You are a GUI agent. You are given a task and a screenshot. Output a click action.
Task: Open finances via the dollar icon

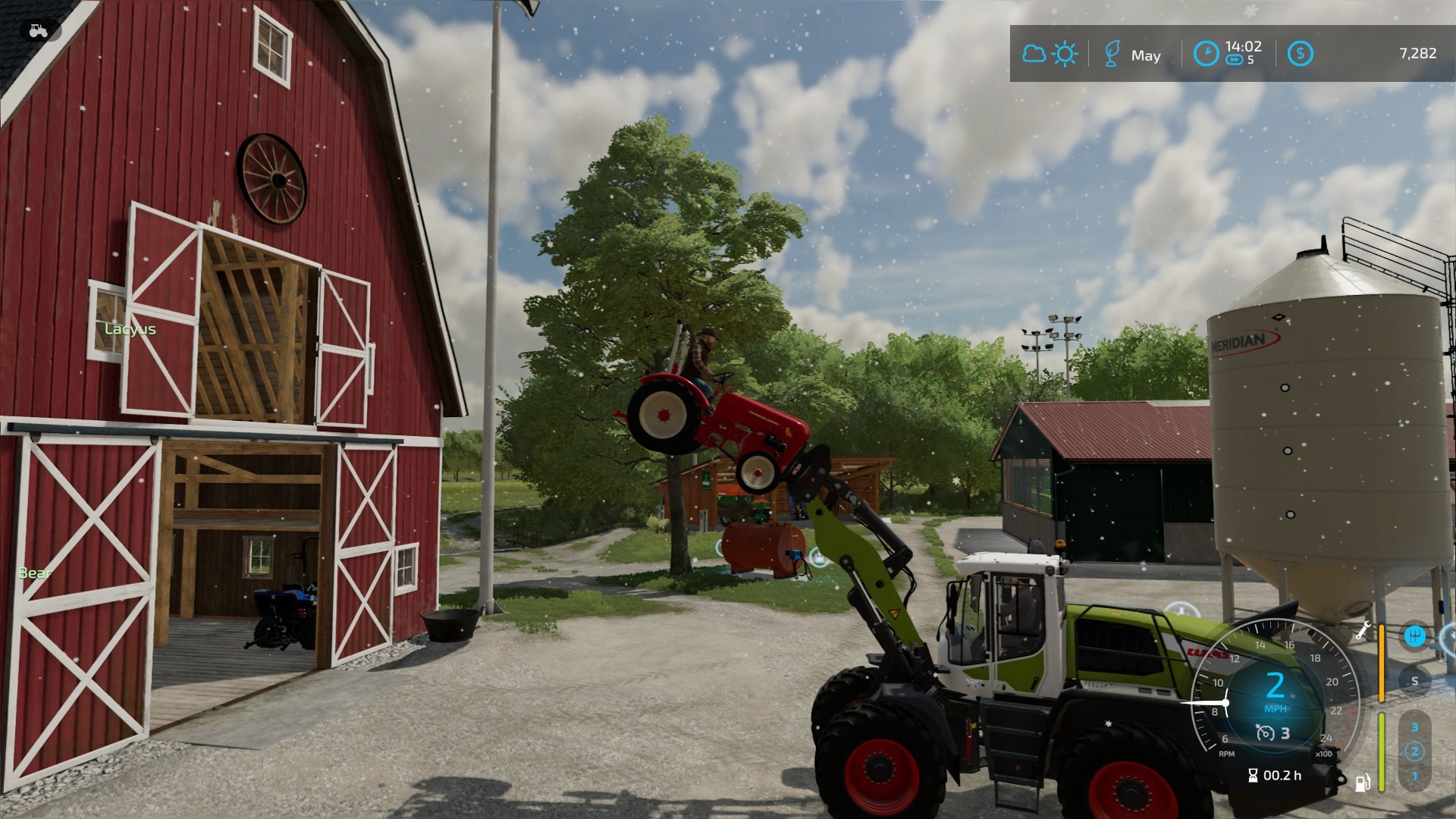tap(1301, 53)
